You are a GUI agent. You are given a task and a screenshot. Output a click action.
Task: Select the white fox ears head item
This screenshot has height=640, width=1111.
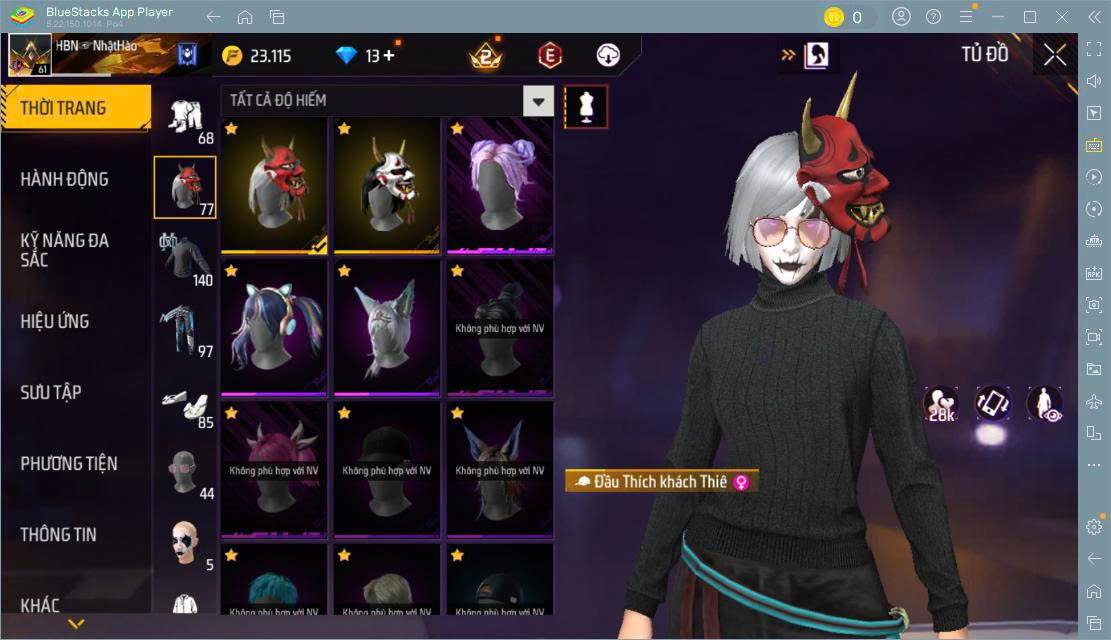[x=387, y=328]
